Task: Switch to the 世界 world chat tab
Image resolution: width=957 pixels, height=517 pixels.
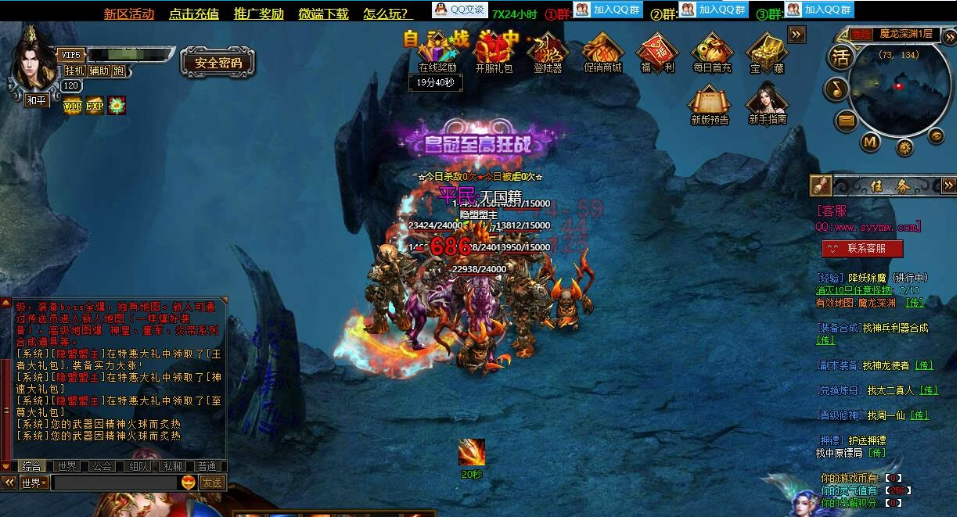Action: click(x=67, y=466)
